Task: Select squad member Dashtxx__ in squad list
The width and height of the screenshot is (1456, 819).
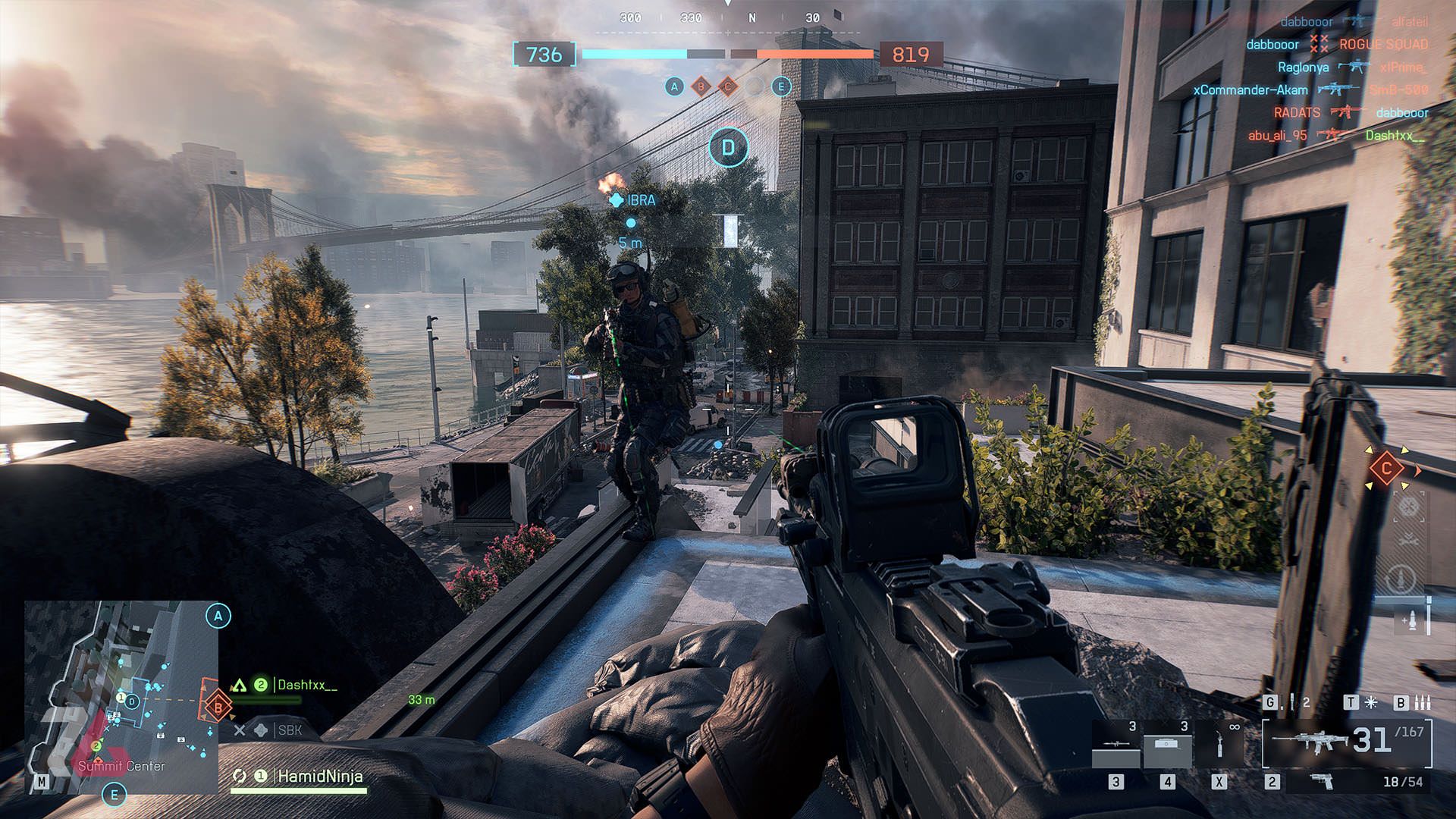Action: click(306, 685)
